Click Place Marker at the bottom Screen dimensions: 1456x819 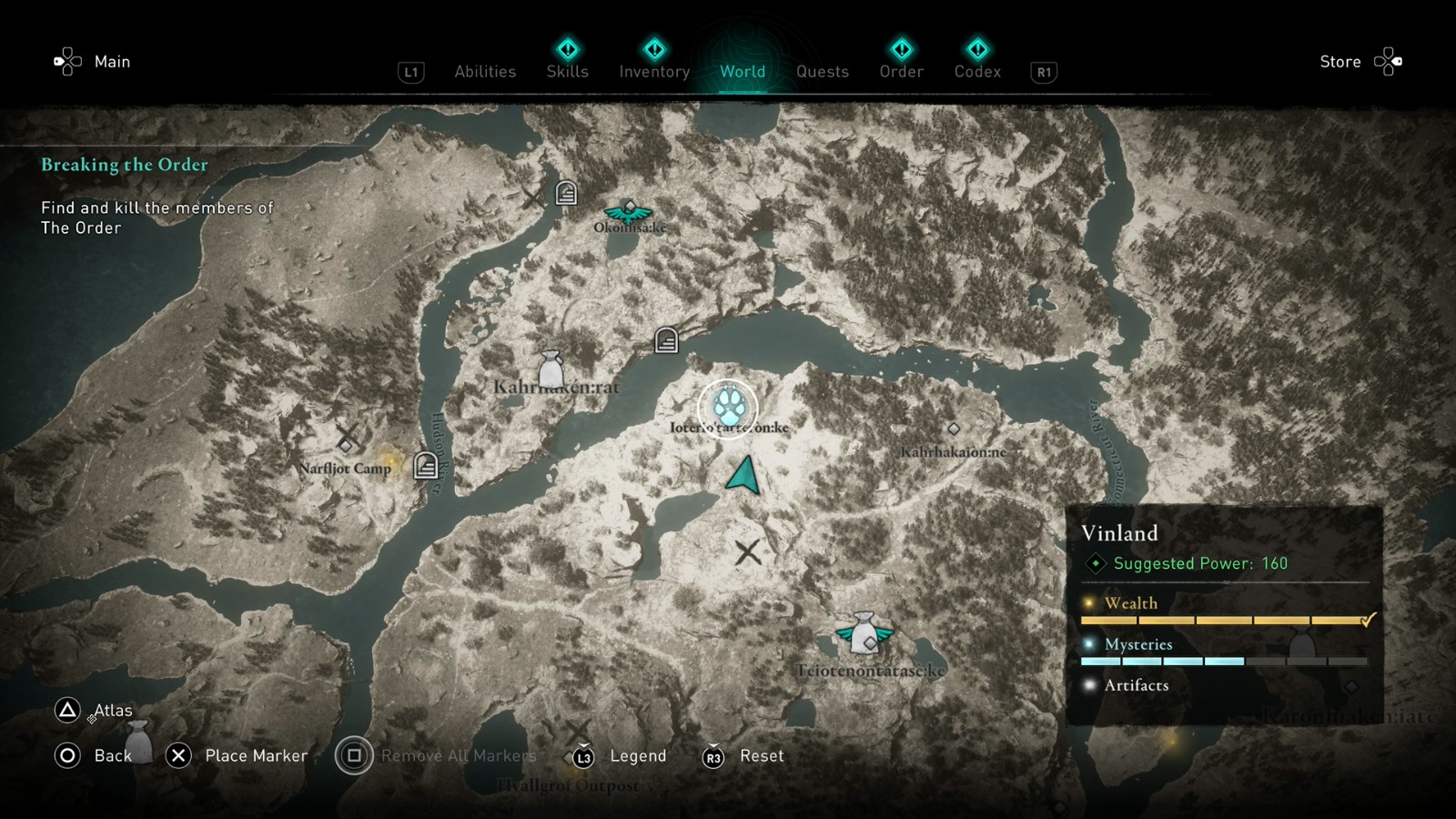pos(257,755)
